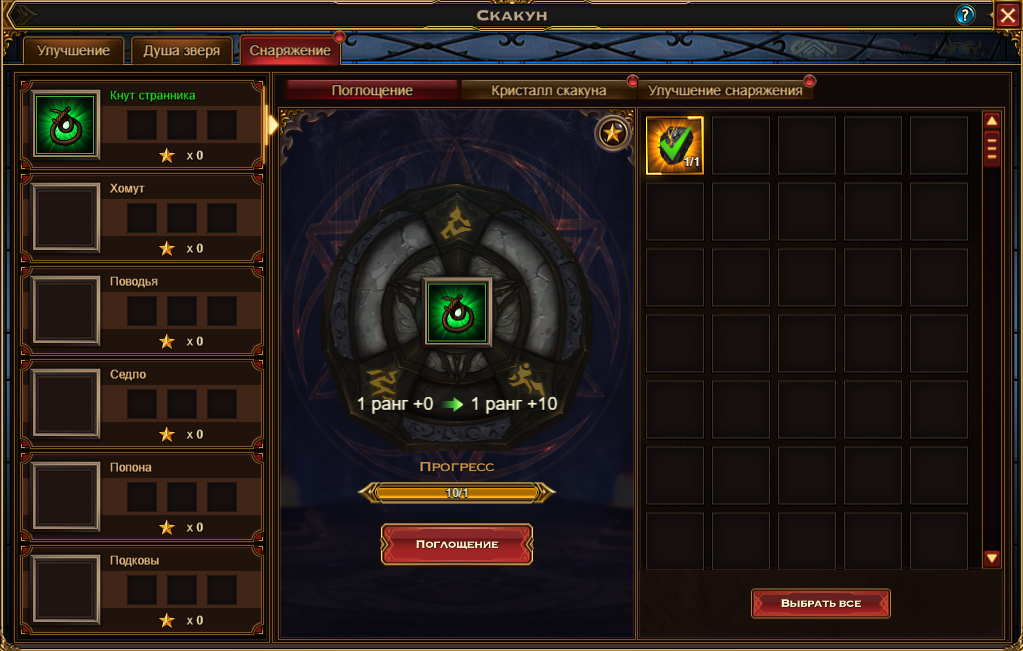
Task: Choose the Хомут equipment row
Action: point(142,217)
